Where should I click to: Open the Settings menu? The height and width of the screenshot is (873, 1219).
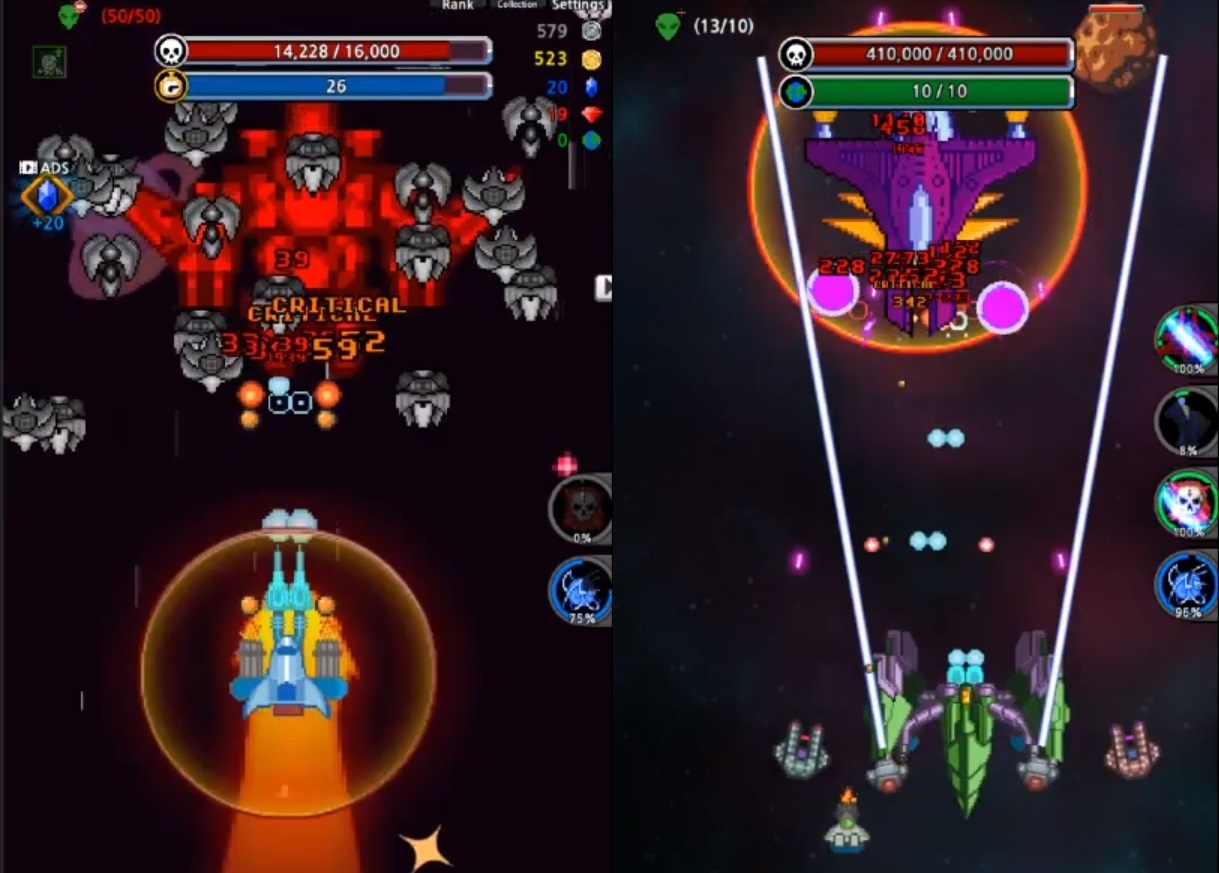[x=577, y=5]
